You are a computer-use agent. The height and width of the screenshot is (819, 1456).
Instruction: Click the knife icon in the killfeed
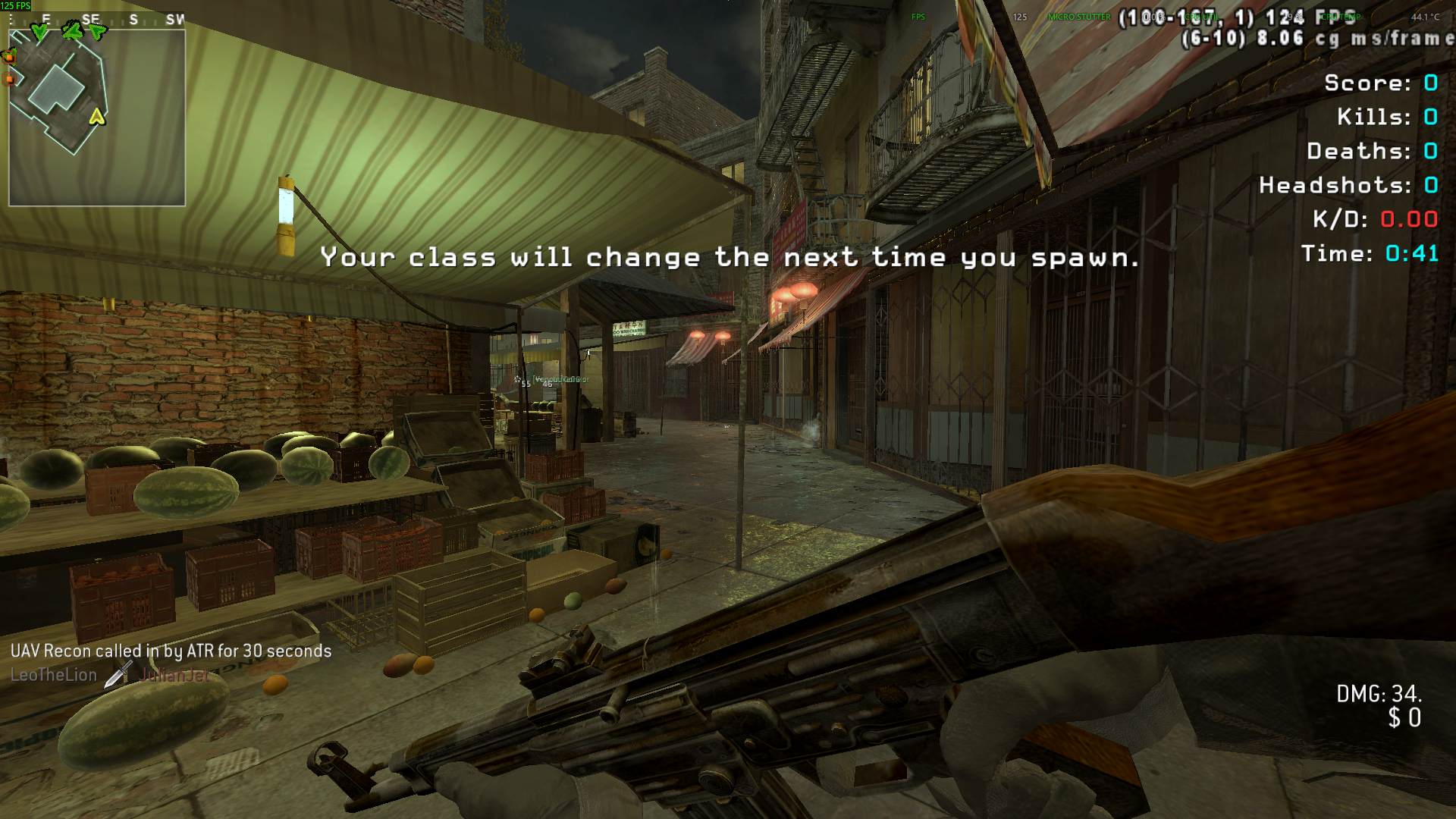(x=118, y=673)
